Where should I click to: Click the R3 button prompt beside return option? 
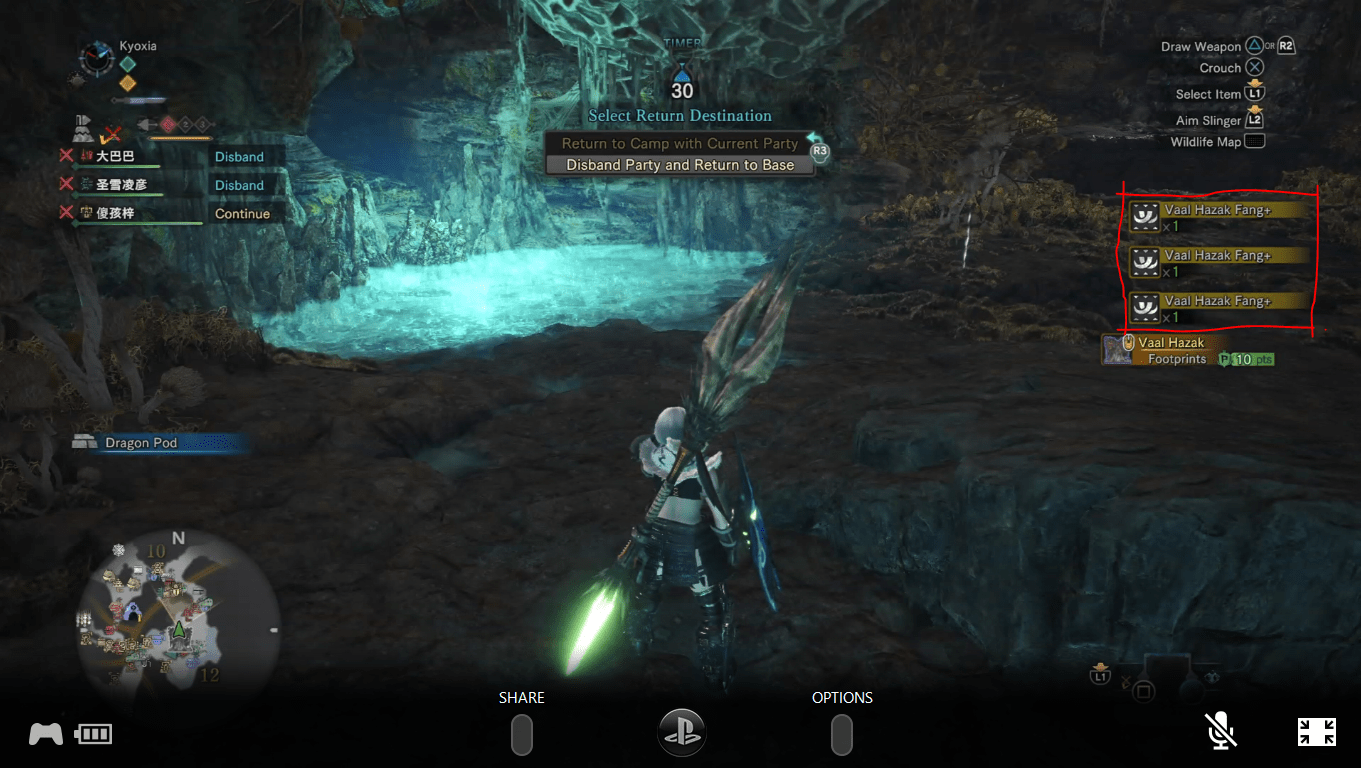tap(818, 149)
